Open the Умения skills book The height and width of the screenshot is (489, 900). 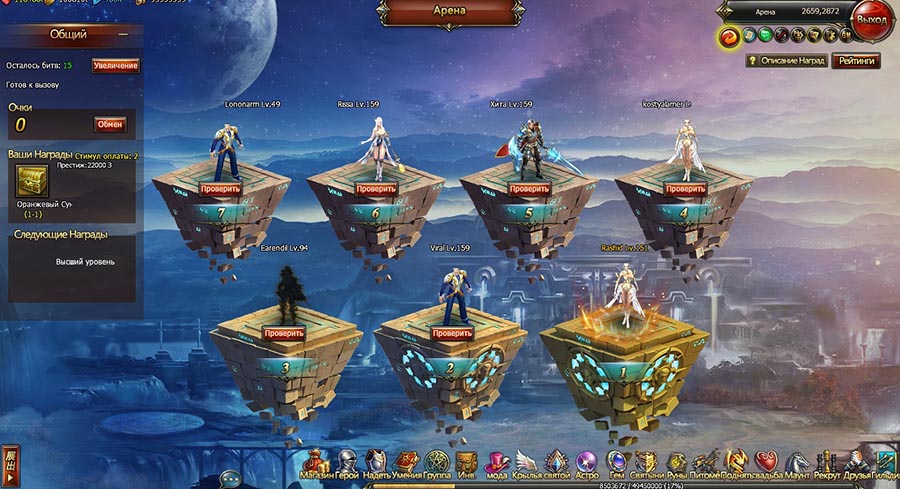(x=406, y=463)
